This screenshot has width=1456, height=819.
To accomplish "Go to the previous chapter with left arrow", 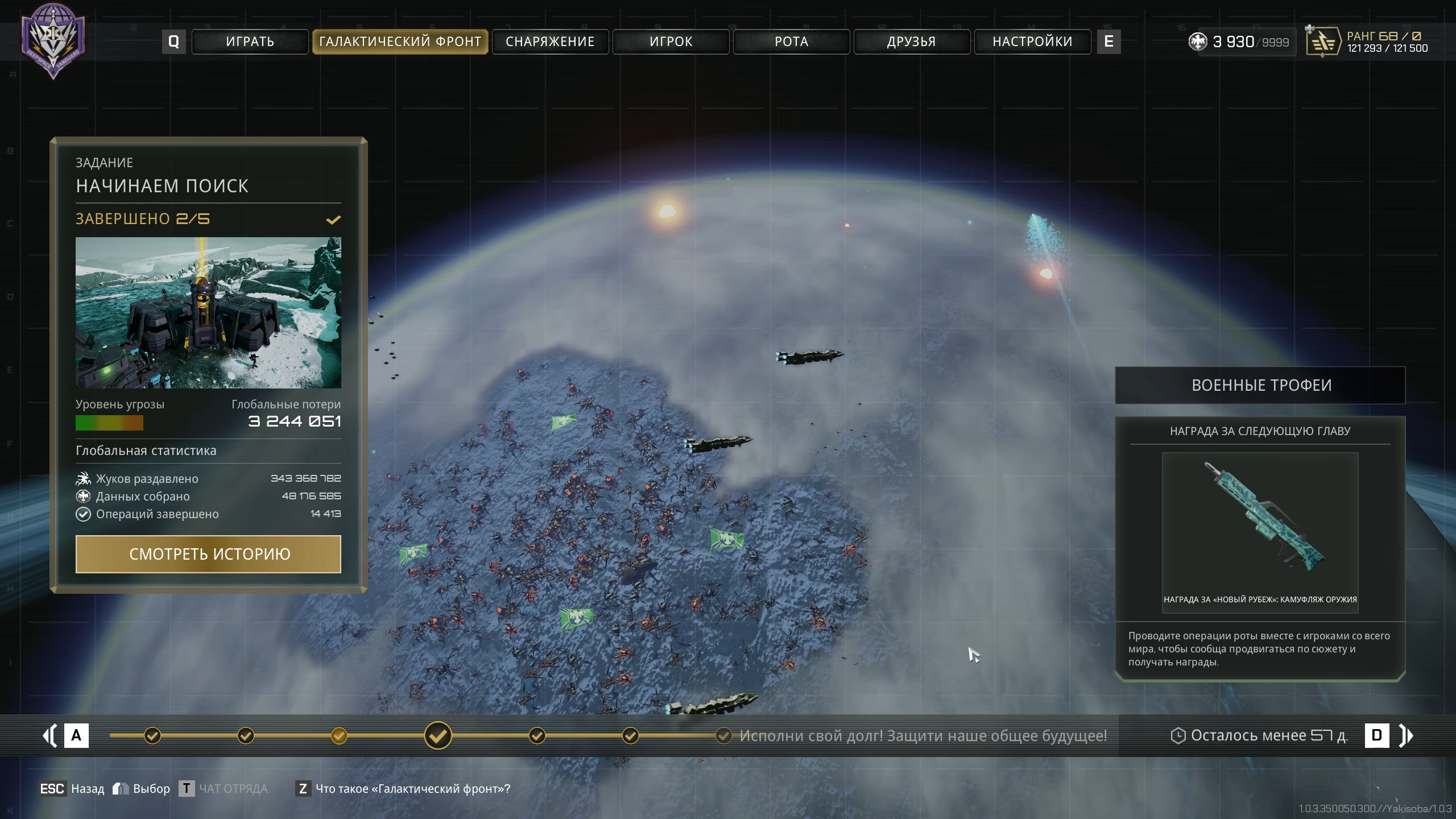I will coord(50,735).
